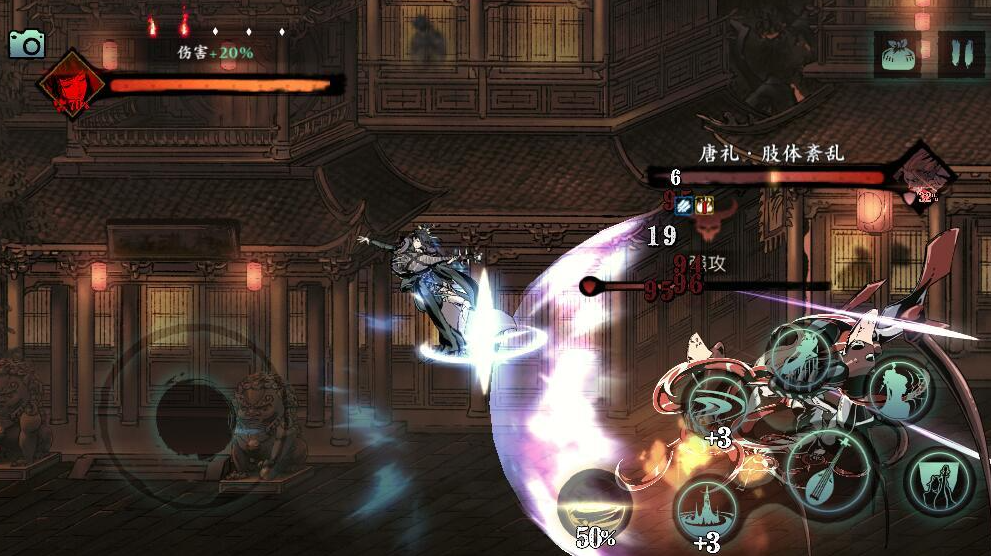The height and width of the screenshot is (556, 991).
Task: Take a screenshot with the camera icon
Action: point(27,43)
